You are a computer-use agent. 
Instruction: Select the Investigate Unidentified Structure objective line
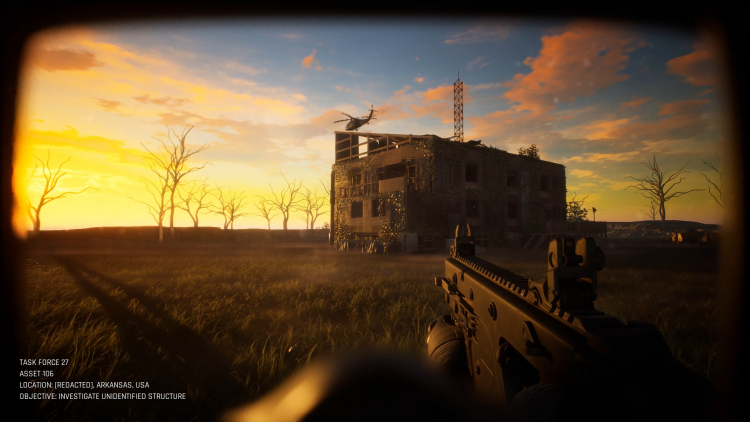point(102,396)
